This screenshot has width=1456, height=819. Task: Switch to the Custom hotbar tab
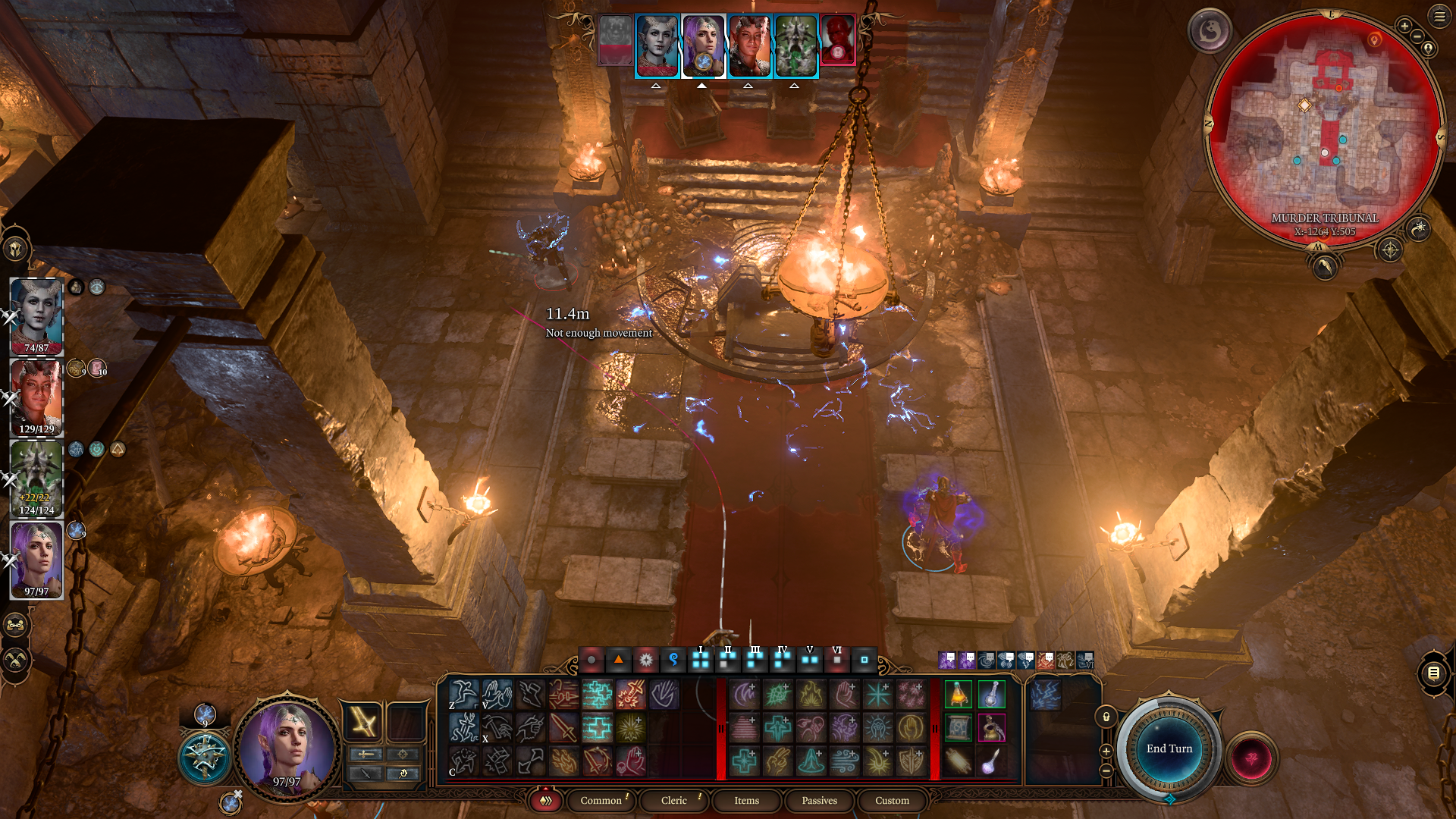[x=892, y=801]
